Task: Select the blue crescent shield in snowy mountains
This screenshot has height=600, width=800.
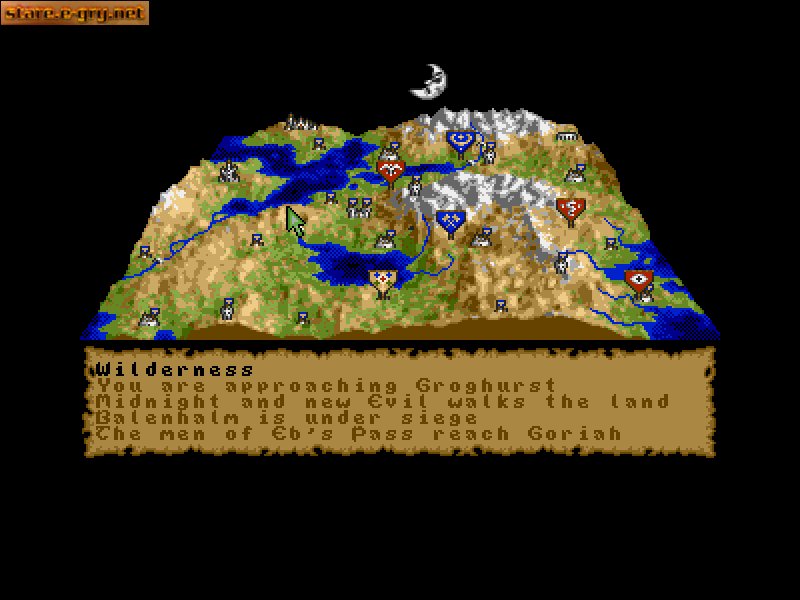Action: pyautogui.click(x=461, y=142)
